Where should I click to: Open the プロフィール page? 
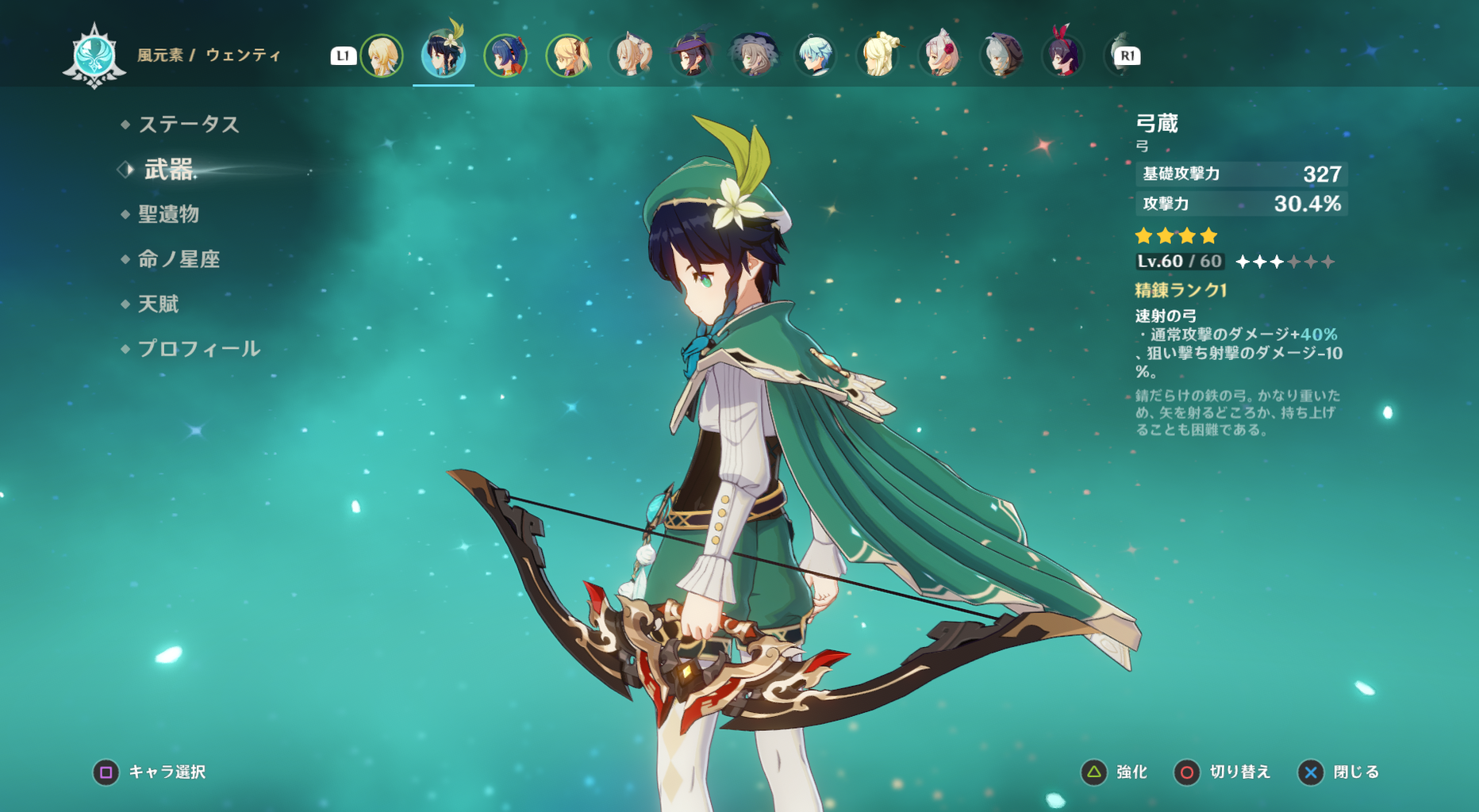(198, 349)
